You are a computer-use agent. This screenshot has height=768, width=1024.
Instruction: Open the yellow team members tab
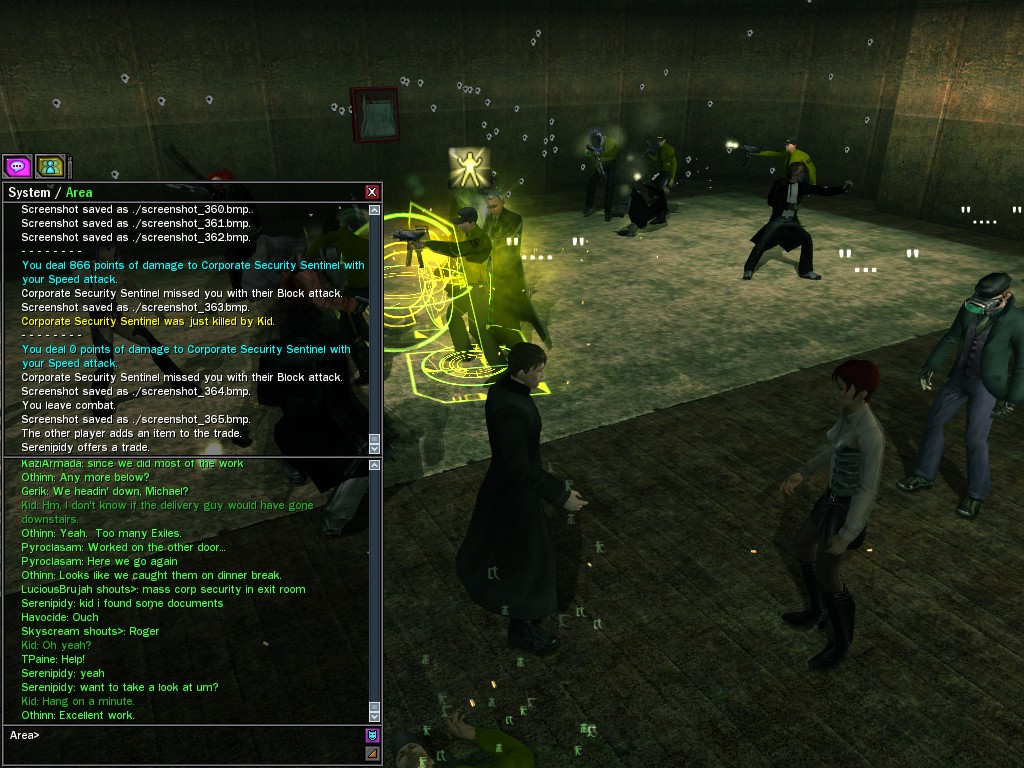[49, 166]
